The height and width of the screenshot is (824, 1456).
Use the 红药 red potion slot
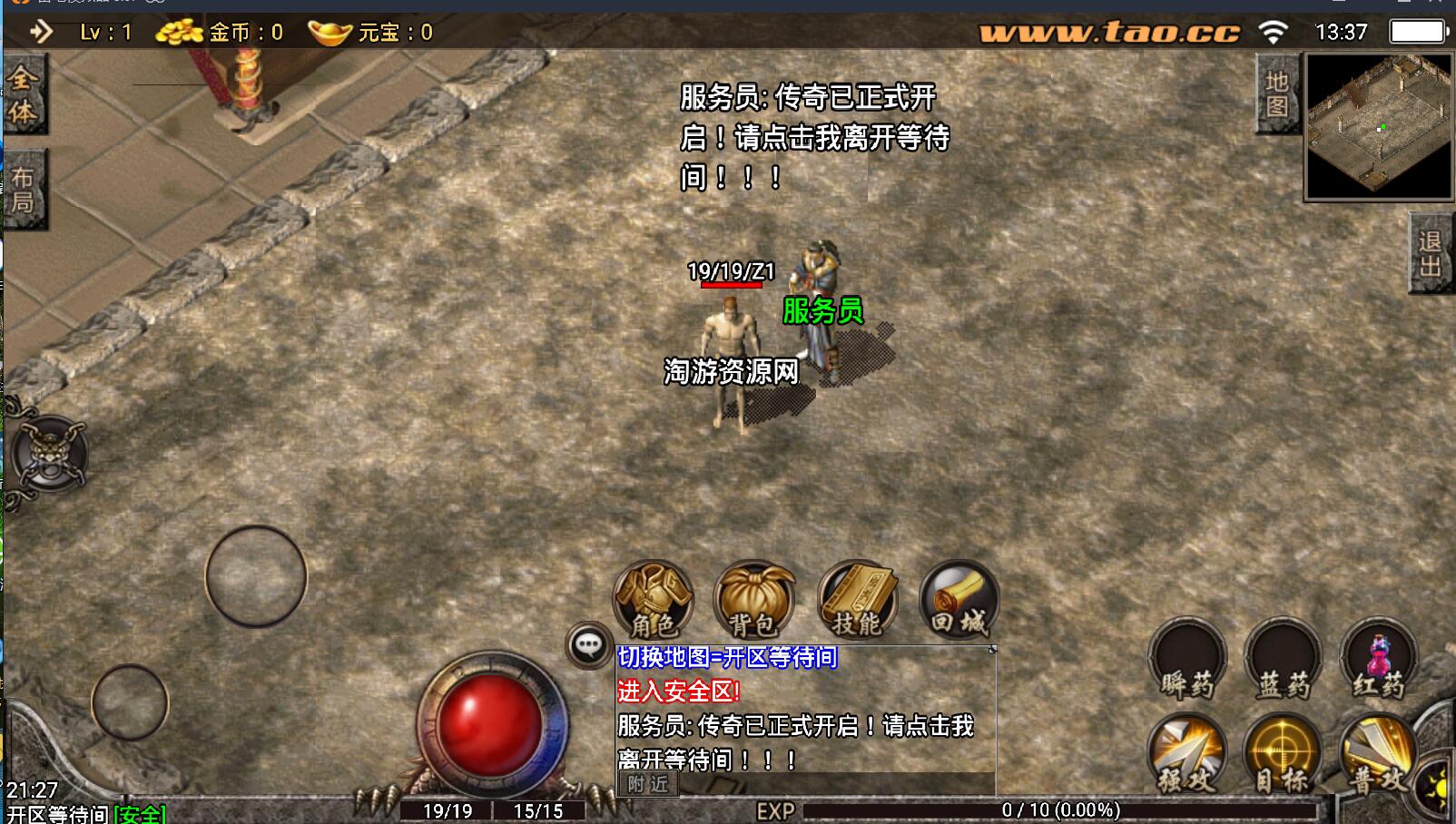click(x=1378, y=659)
